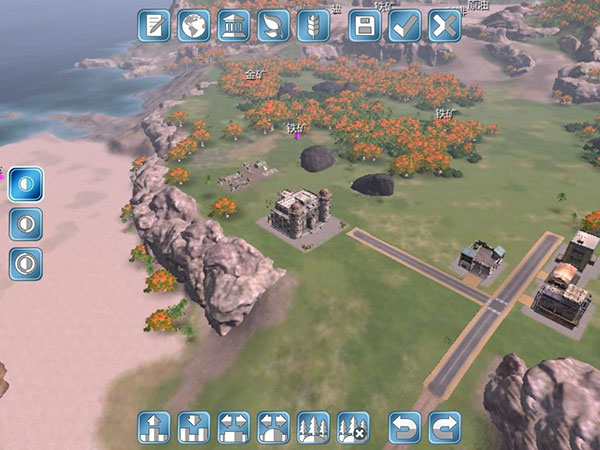The height and width of the screenshot is (450, 600).
Task: Select the flatten terrain tool with arrows
Action: [233, 428]
